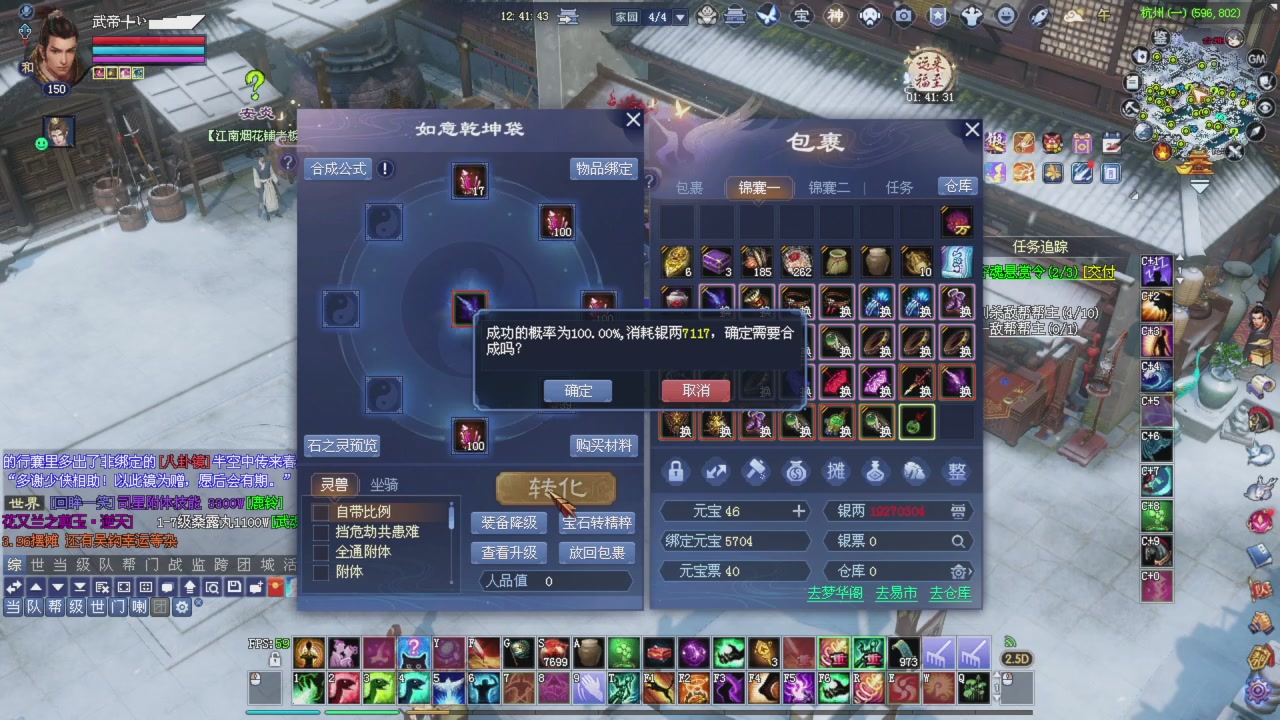Click the lock icon in the bag toolbar
1280x720 pixels.
pyautogui.click(x=676, y=471)
